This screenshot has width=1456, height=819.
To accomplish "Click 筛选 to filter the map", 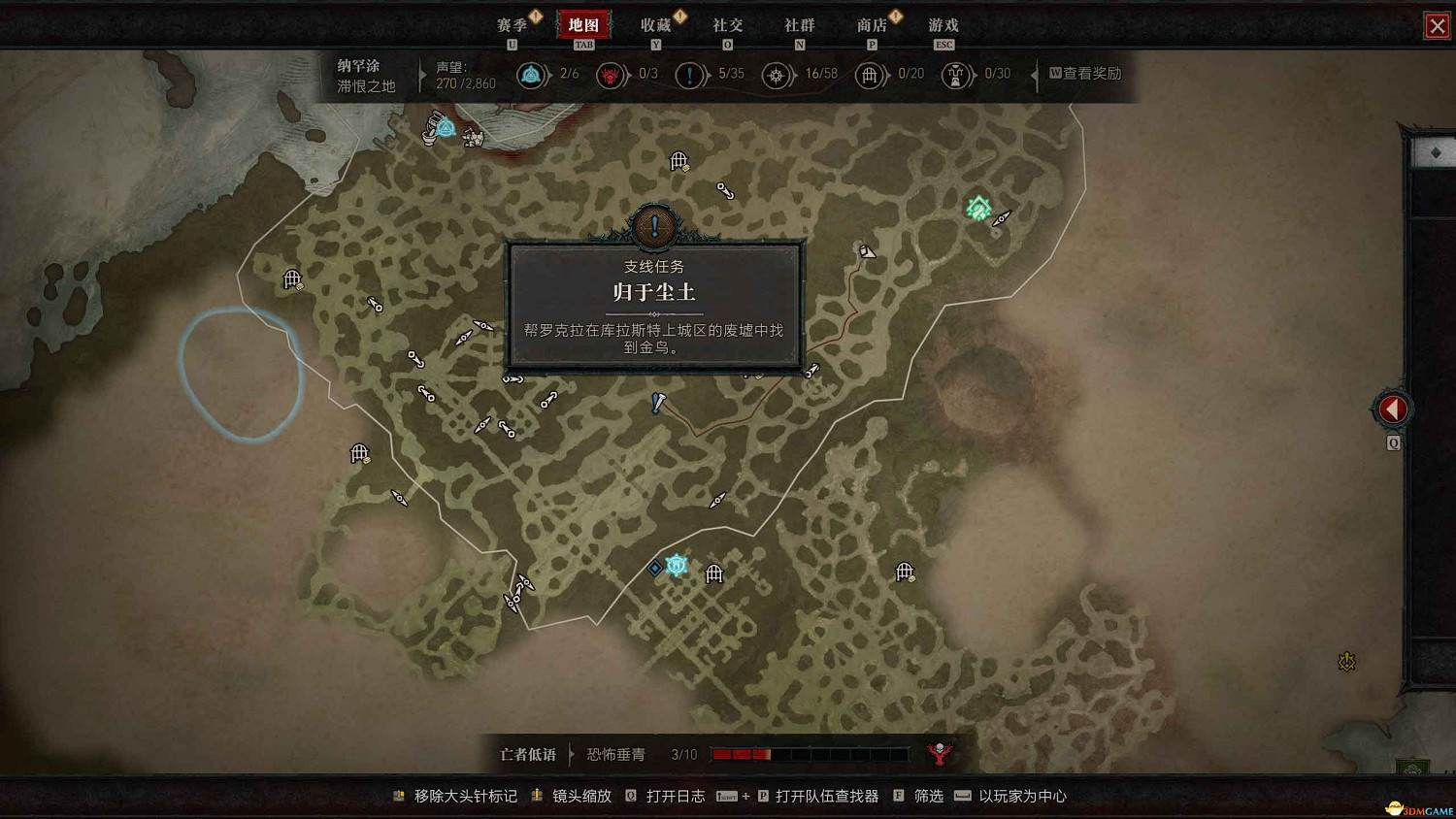I will coord(927,795).
